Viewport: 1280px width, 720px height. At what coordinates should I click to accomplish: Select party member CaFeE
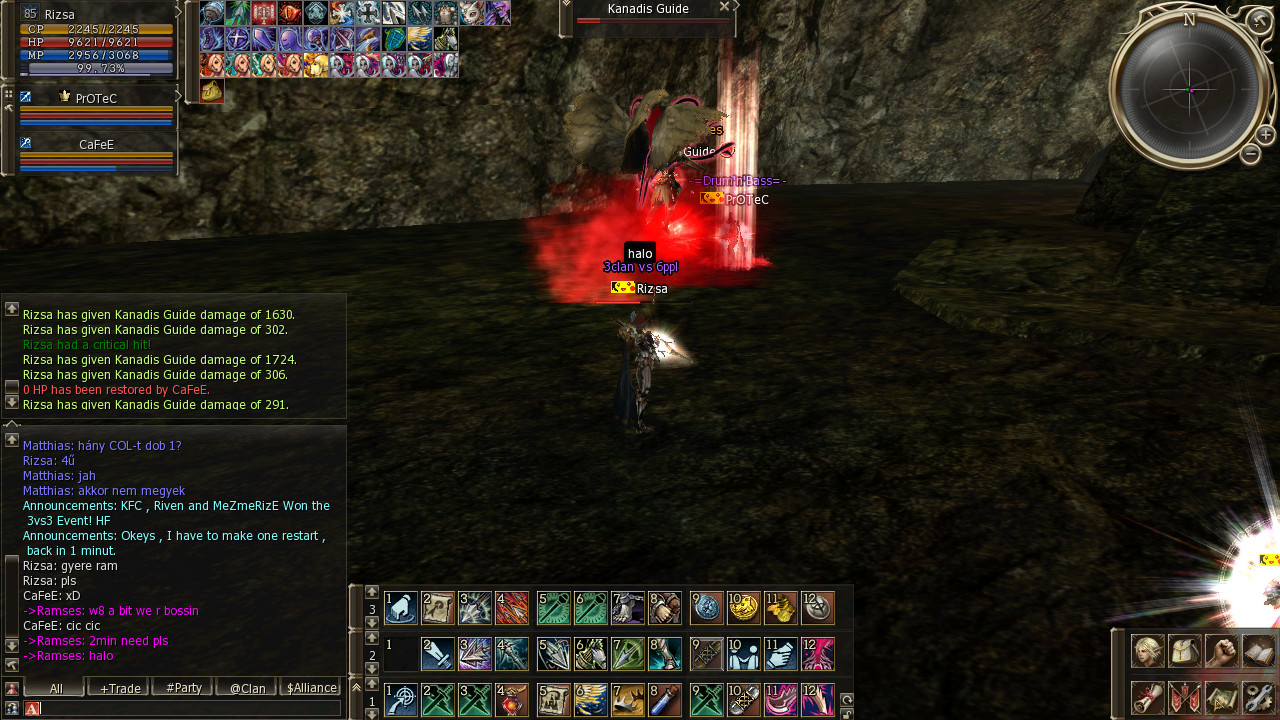point(96,145)
